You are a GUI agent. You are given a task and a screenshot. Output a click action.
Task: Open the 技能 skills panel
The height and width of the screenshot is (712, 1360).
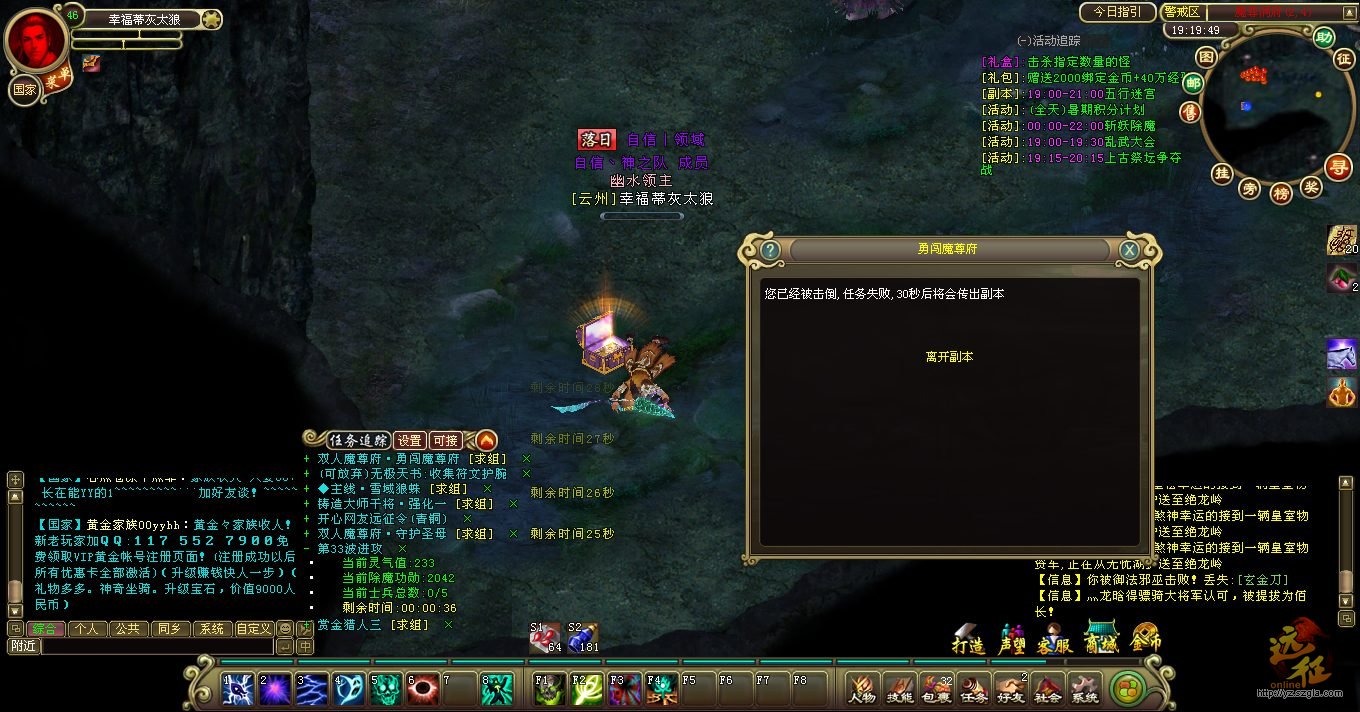pos(899,689)
